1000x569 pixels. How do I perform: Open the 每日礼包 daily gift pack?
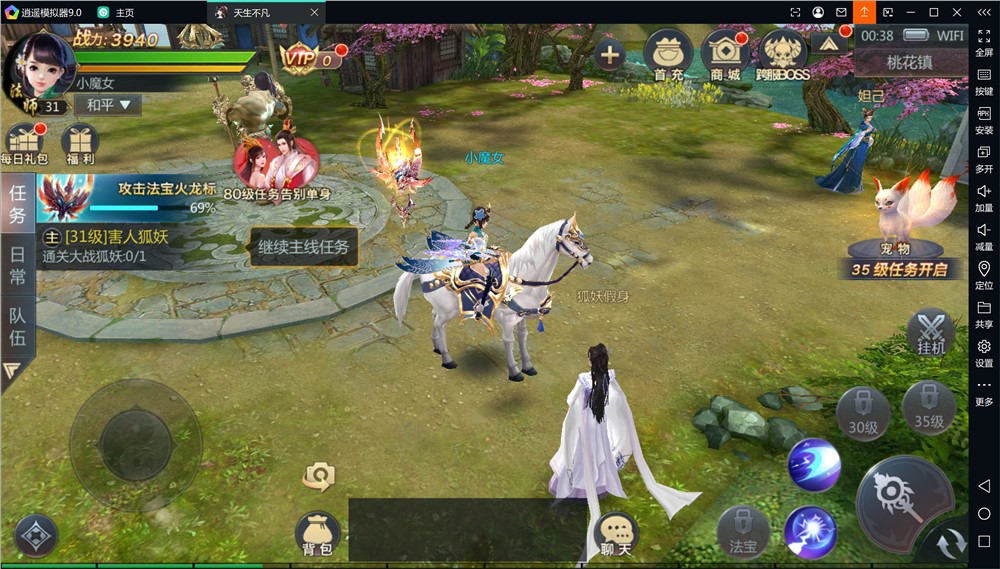tap(24, 144)
